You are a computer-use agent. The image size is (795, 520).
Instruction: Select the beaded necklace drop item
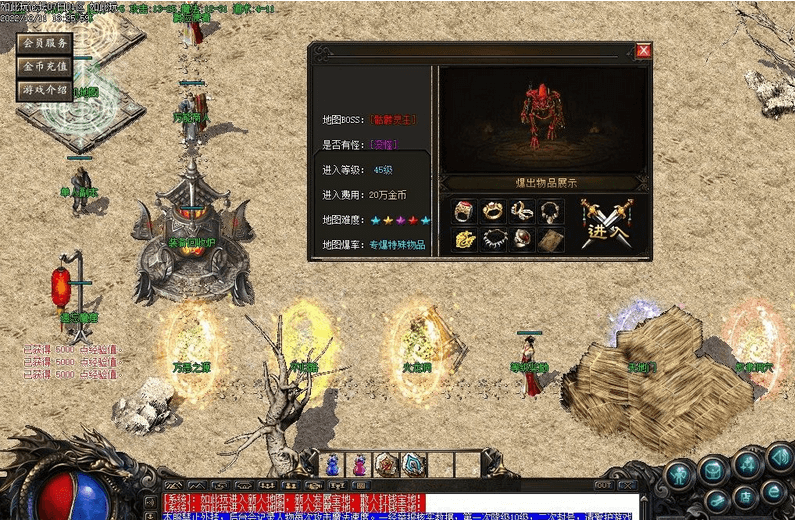[x=550, y=211]
